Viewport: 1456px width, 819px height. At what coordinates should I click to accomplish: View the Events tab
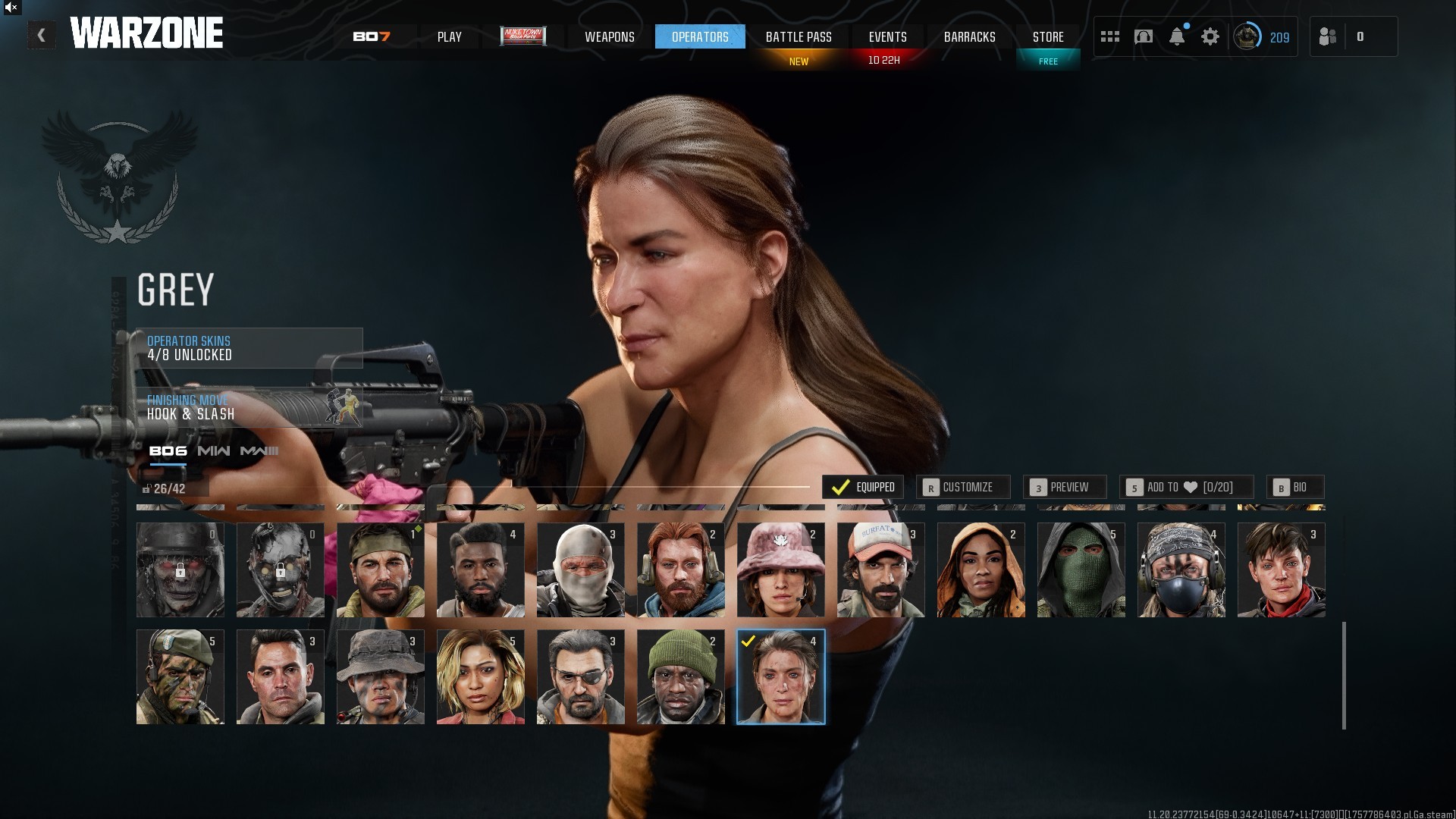[x=887, y=36]
